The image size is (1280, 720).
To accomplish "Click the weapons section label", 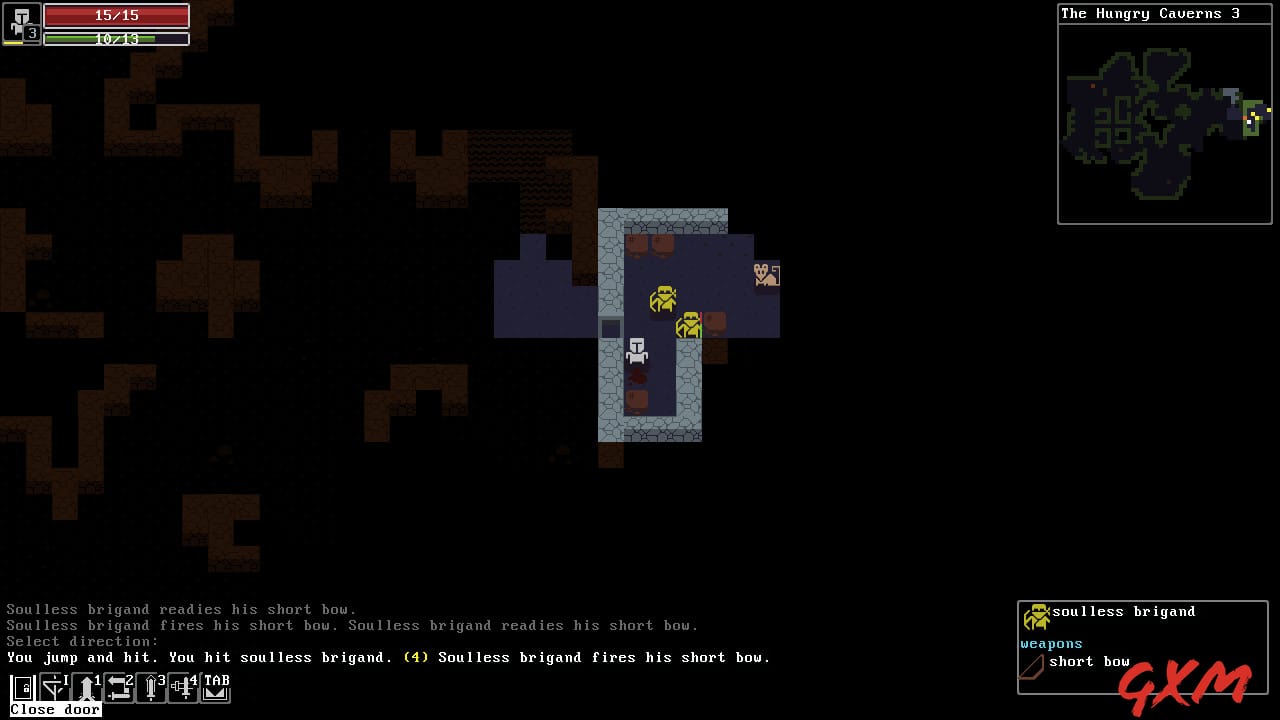I will pyautogui.click(x=1051, y=644).
